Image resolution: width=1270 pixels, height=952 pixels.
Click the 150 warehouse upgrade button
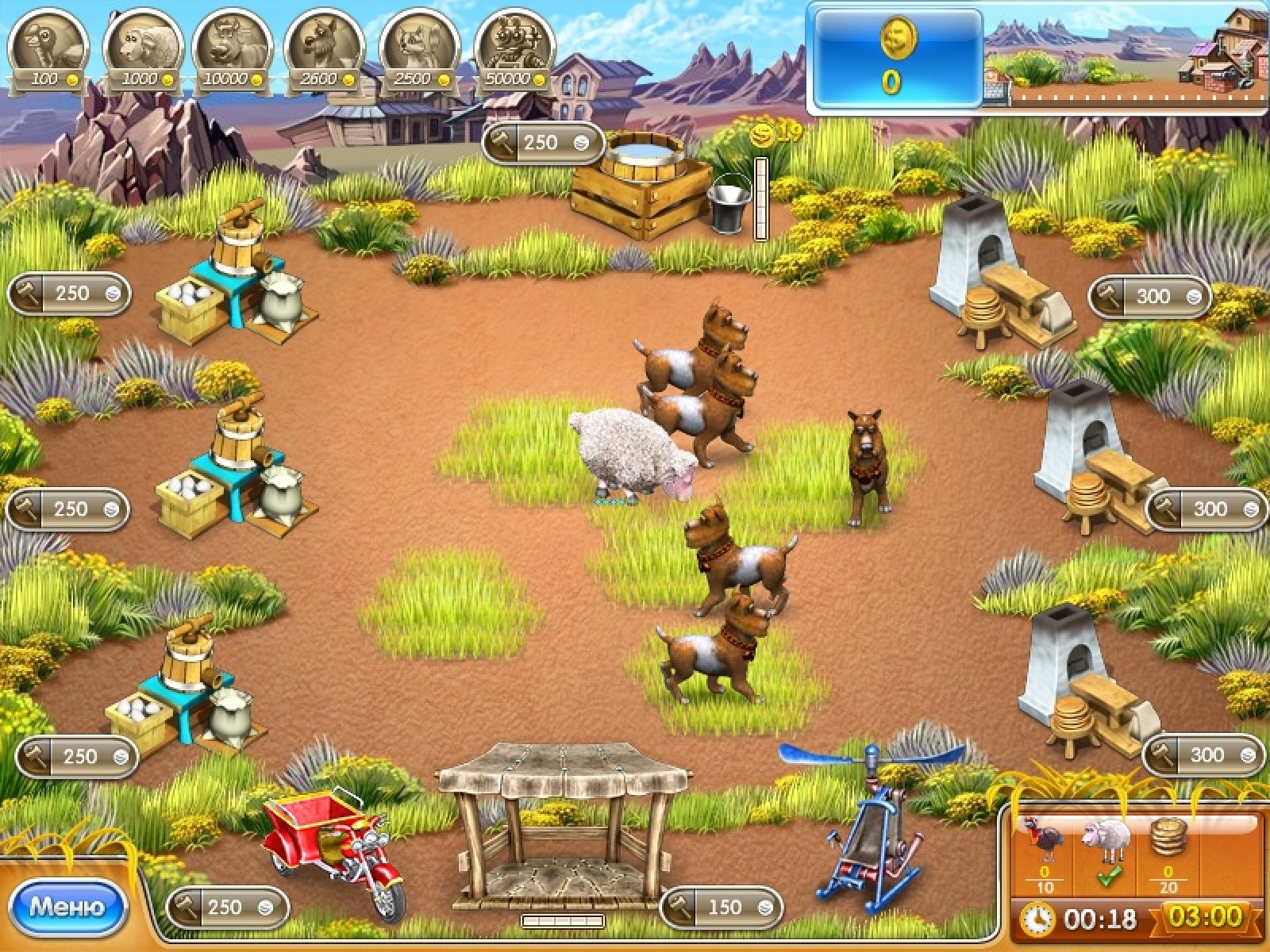[x=721, y=907]
